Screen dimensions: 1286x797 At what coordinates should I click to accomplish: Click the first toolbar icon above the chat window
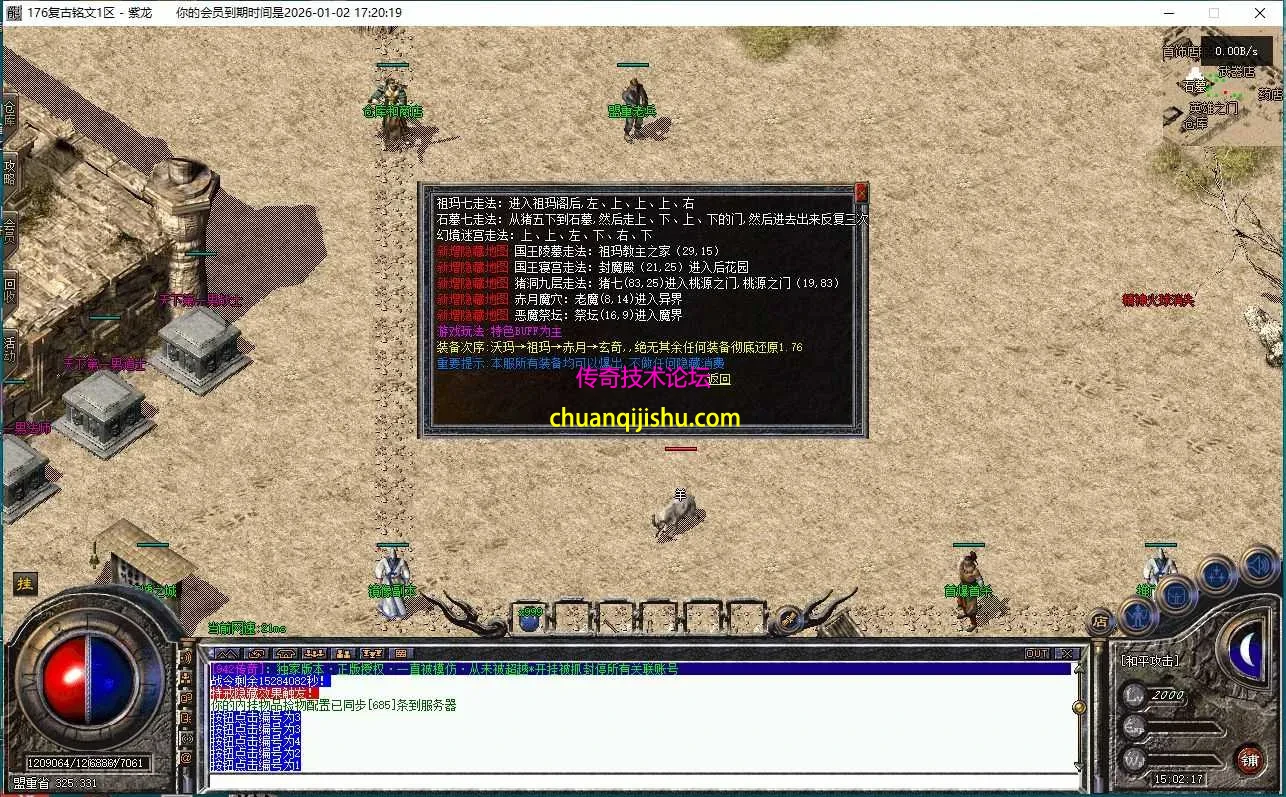[229, 653]
